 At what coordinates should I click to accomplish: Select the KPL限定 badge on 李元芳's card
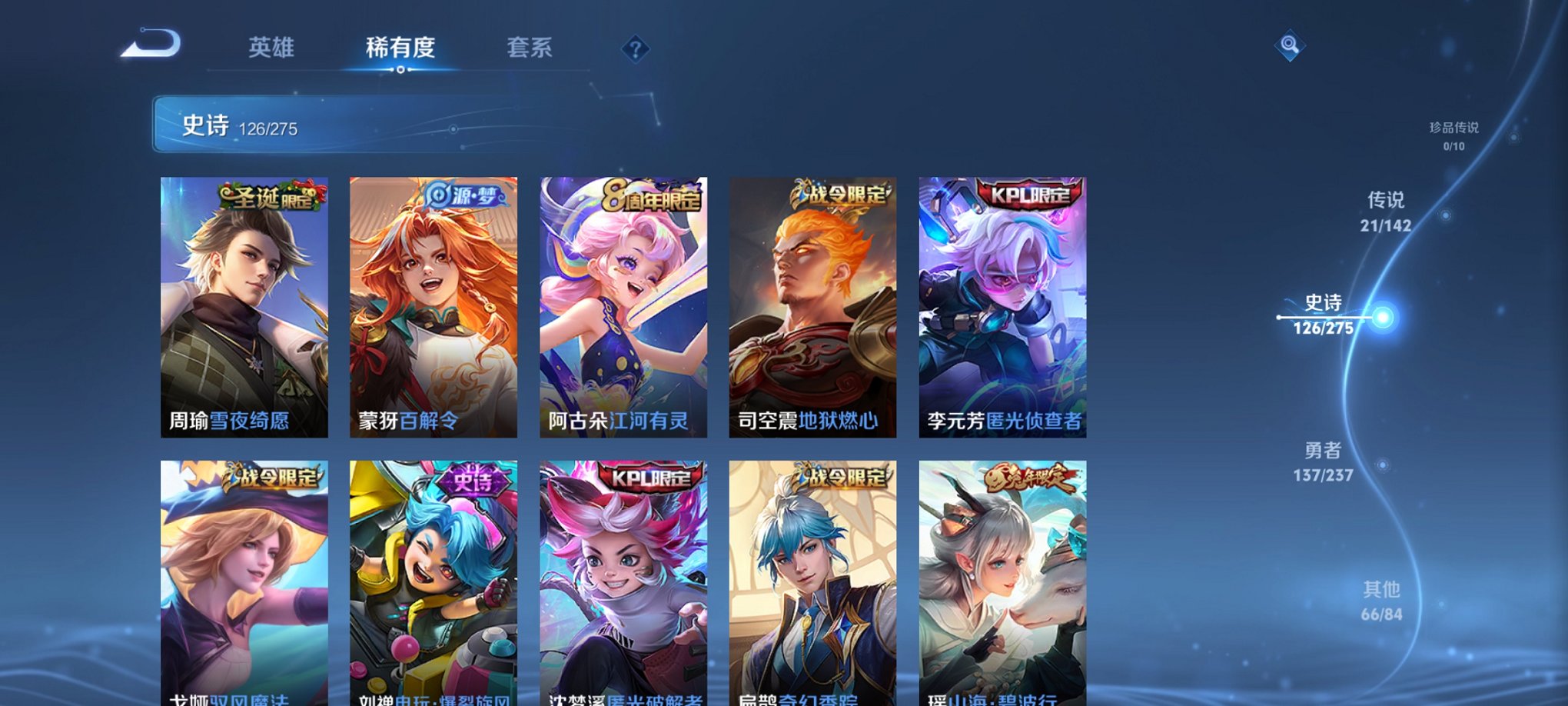[1031, 195]
